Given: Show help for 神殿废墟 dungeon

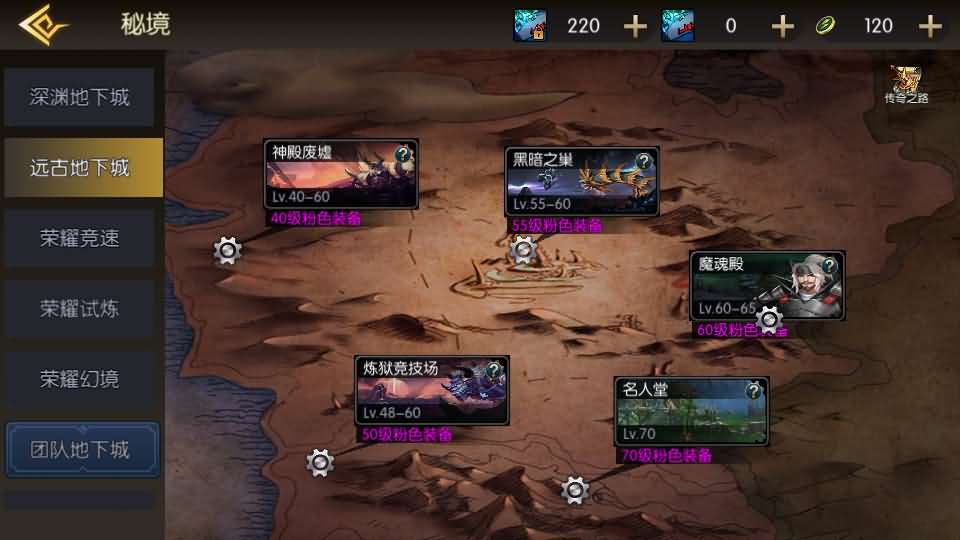Looking at the screenshot, I should (403, 154).
